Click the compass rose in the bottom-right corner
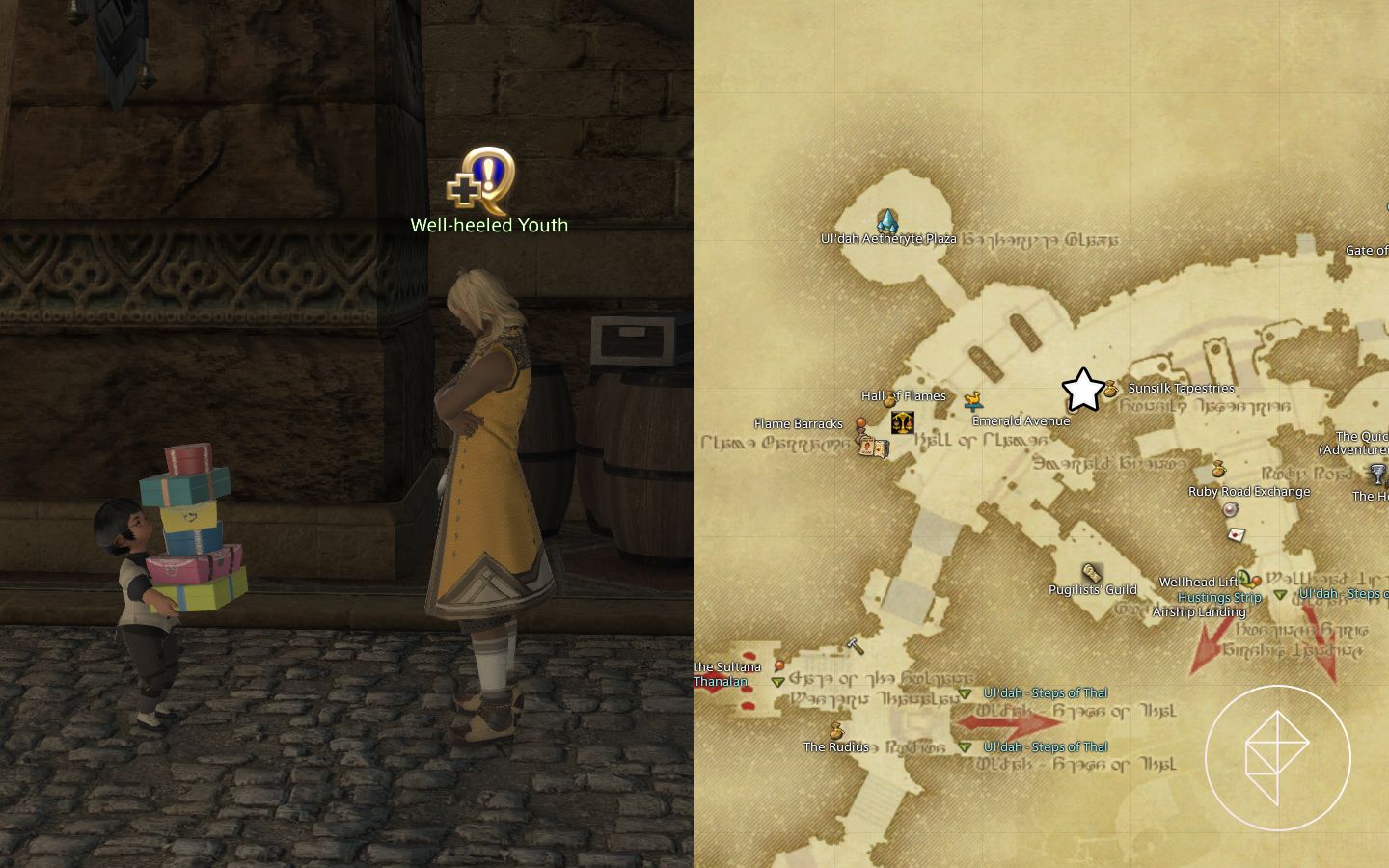Viewport: 1389px width, 868px height. tap(1278, 758)
